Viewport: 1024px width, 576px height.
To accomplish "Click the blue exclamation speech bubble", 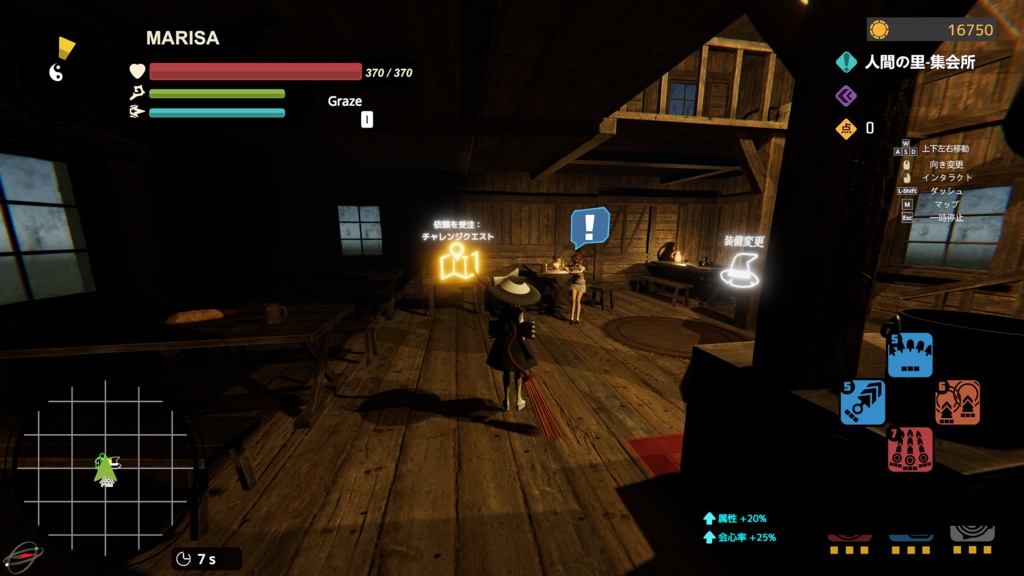I will point(589,226).
